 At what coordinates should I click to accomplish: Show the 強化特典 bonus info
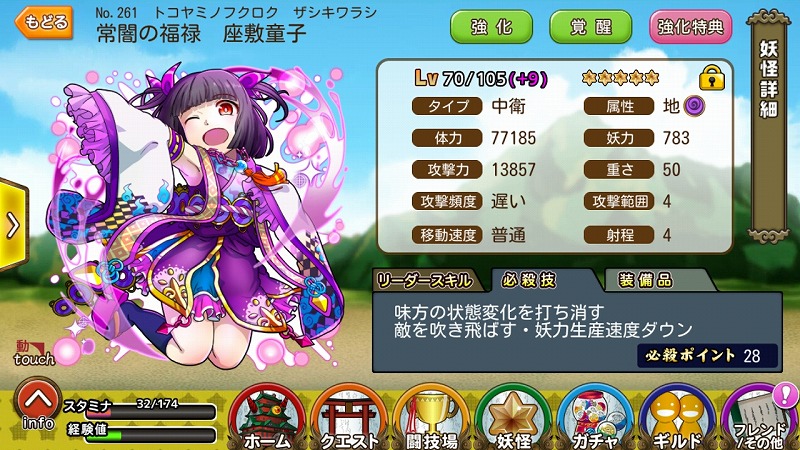click(690, 26)
